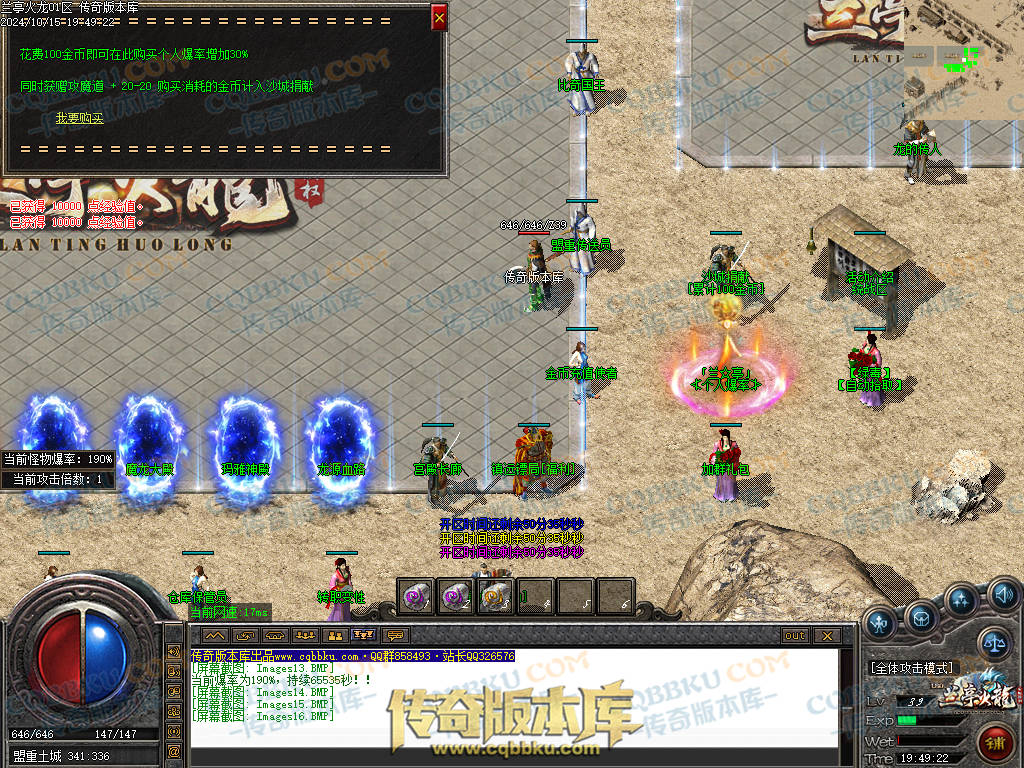
Task: Open the red 铺 shop button
Action: (x=995, y=743)
